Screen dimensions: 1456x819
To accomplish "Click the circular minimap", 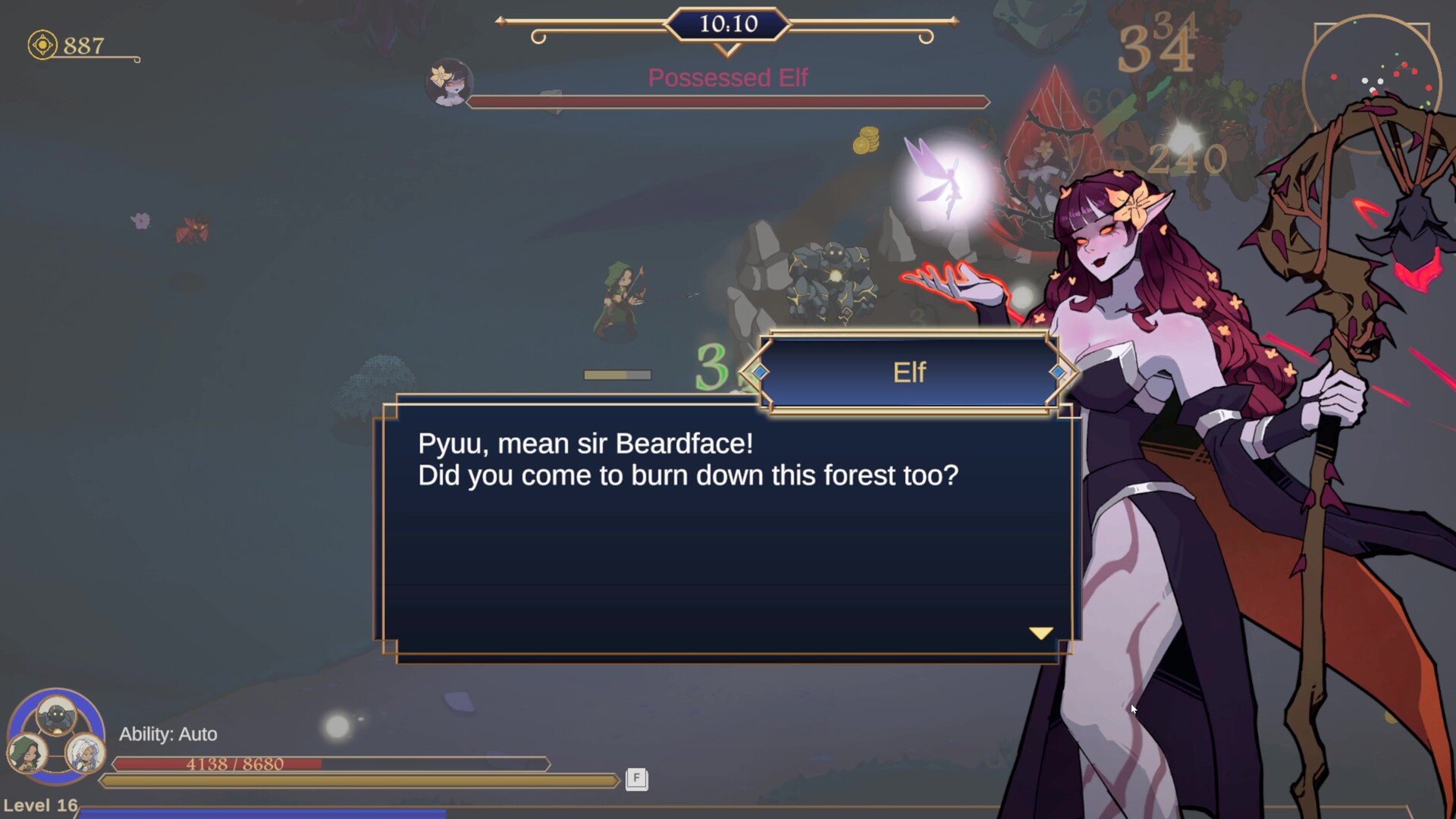I will [x=1371, y=83].
